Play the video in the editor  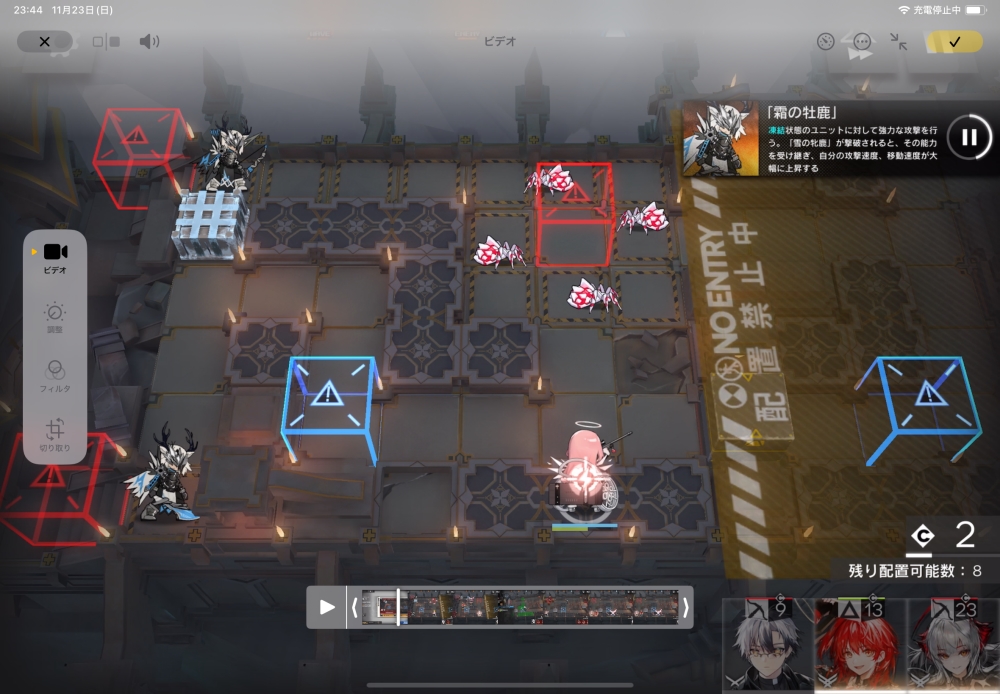[327, 607]
